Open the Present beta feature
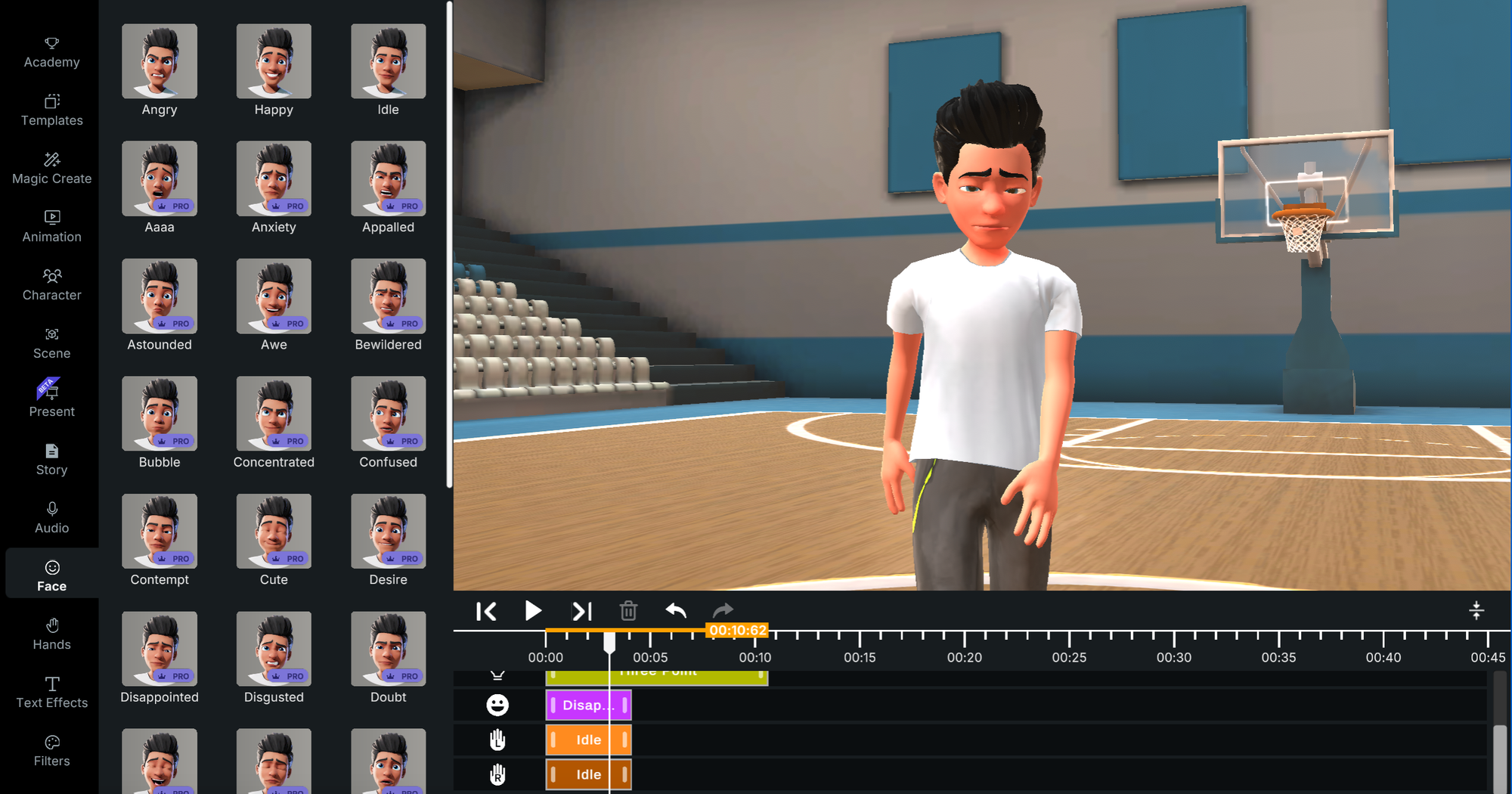Screen dimensions: 1512x794 click(x=51, y=401)
